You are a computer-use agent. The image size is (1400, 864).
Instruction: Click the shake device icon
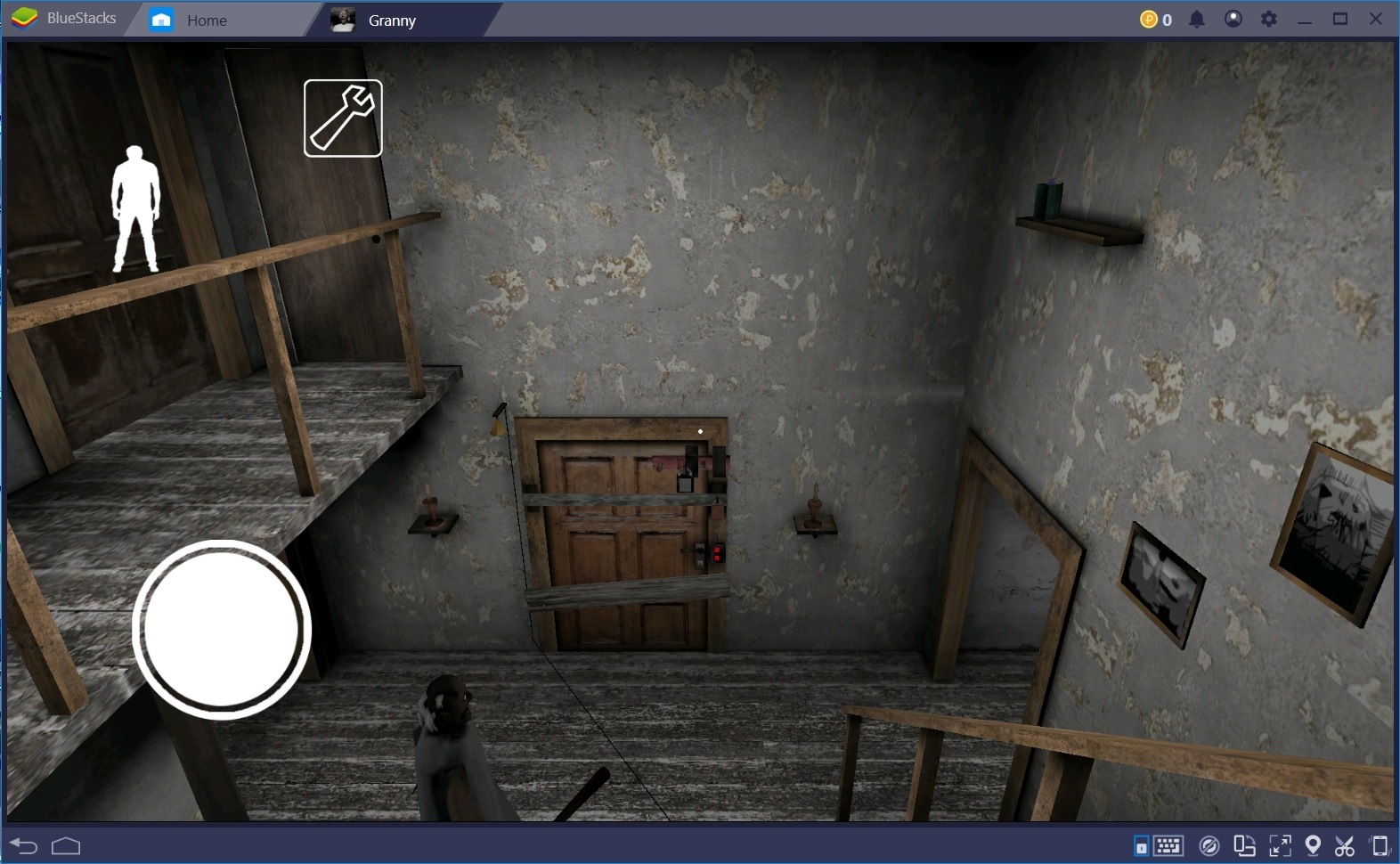1381,844
